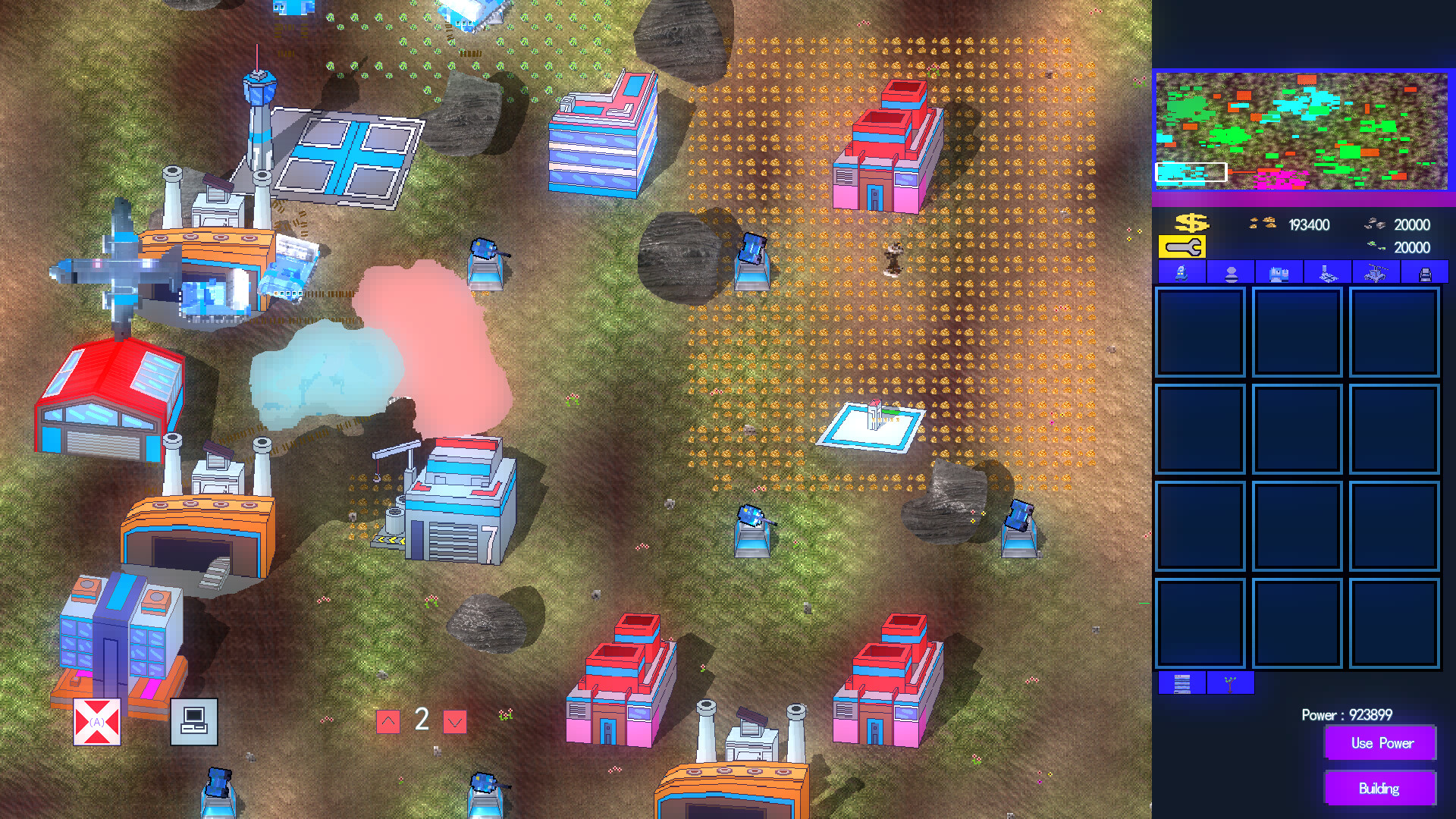
Task: Toggle the highlighted wrench build mode
Action: [x=1181, y=246]
